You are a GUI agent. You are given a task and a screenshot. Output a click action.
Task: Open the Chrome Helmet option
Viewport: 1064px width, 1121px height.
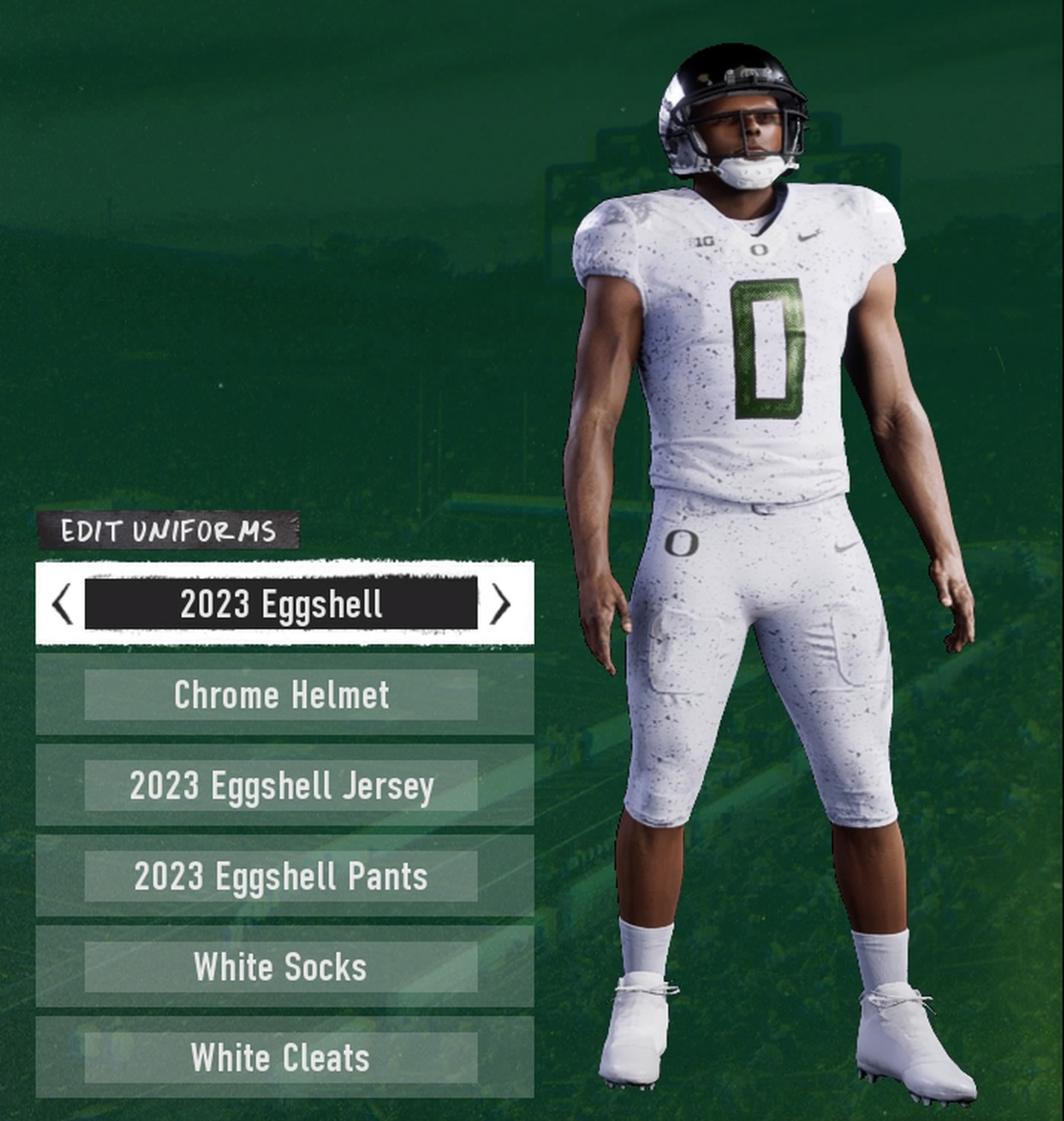tap(281, 695)
